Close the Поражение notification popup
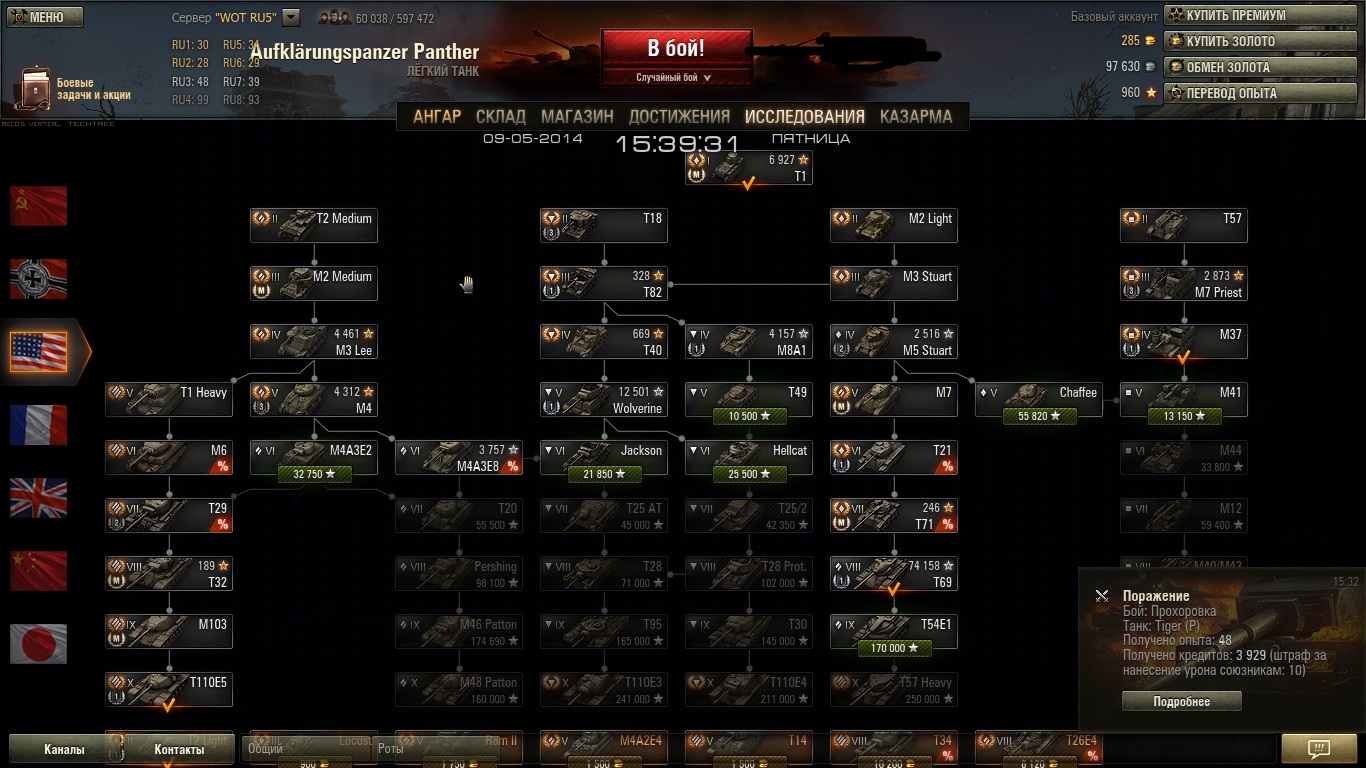1366x768 pixels. pyautogui.click(x=1101, y=596)
